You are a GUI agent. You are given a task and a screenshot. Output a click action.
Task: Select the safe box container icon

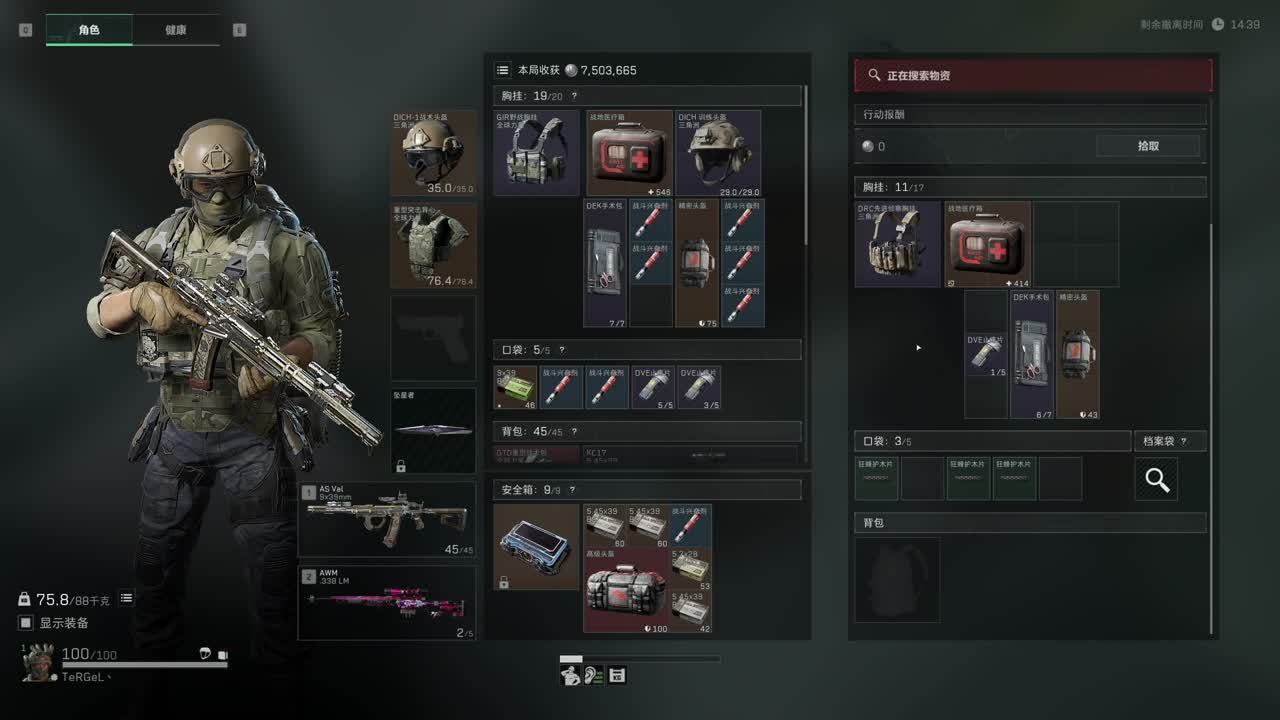click(x=537, y=546)
